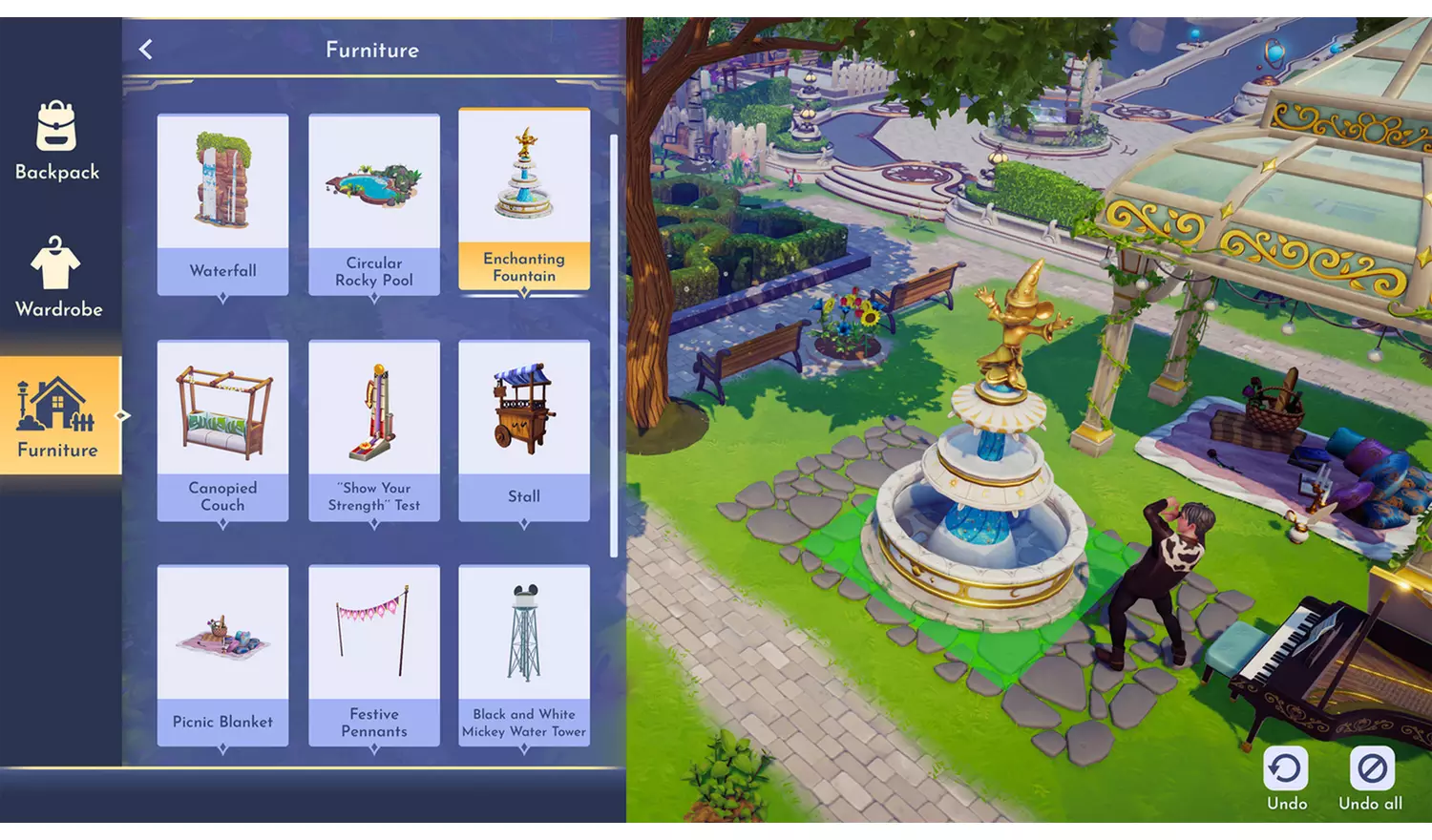This screenshot has width=1432, height=840.
Task: Select the Circular Rocky Pool item
Action: [x=374, y=203]
